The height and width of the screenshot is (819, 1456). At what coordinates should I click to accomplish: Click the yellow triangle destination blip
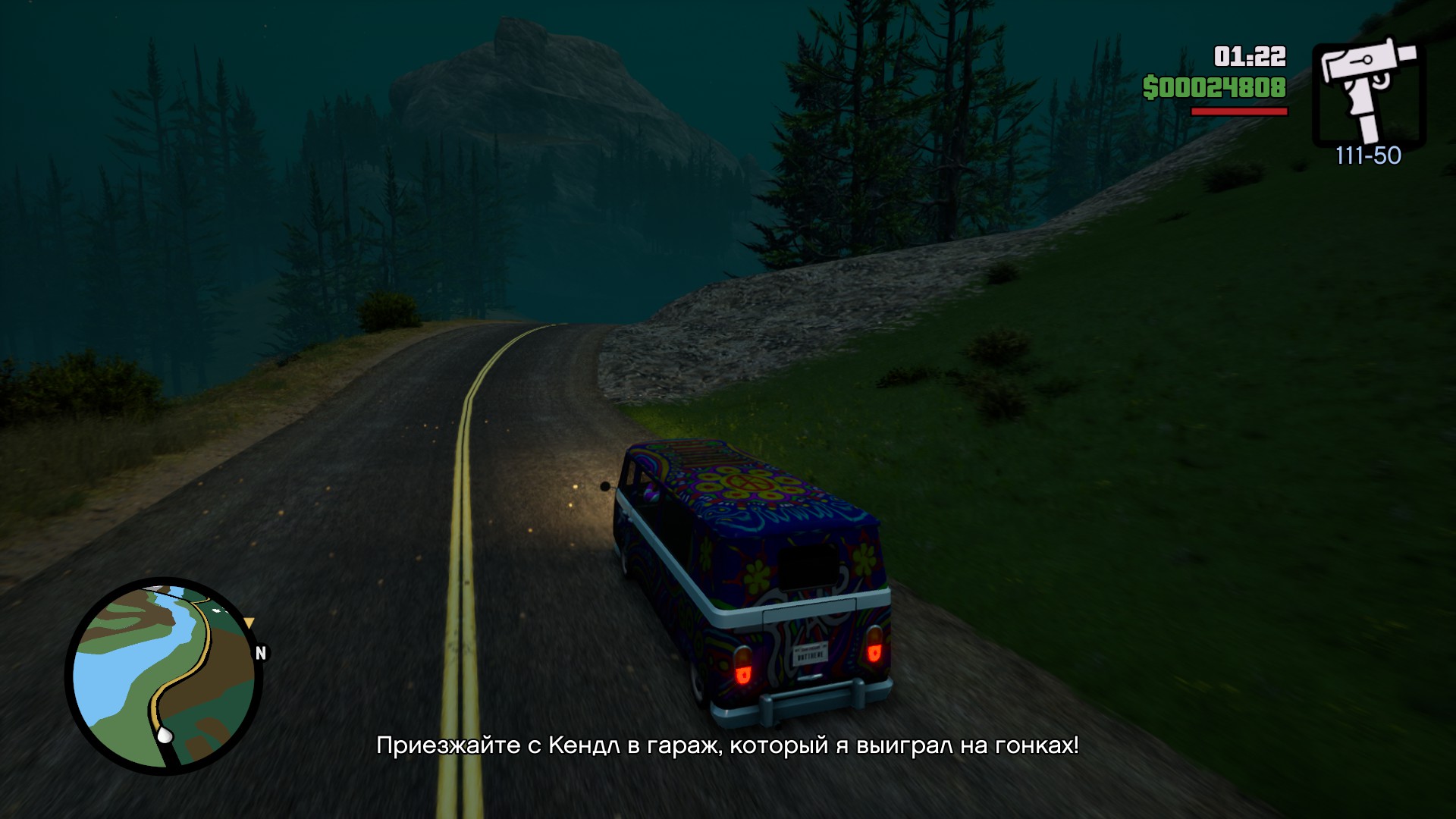249,623
